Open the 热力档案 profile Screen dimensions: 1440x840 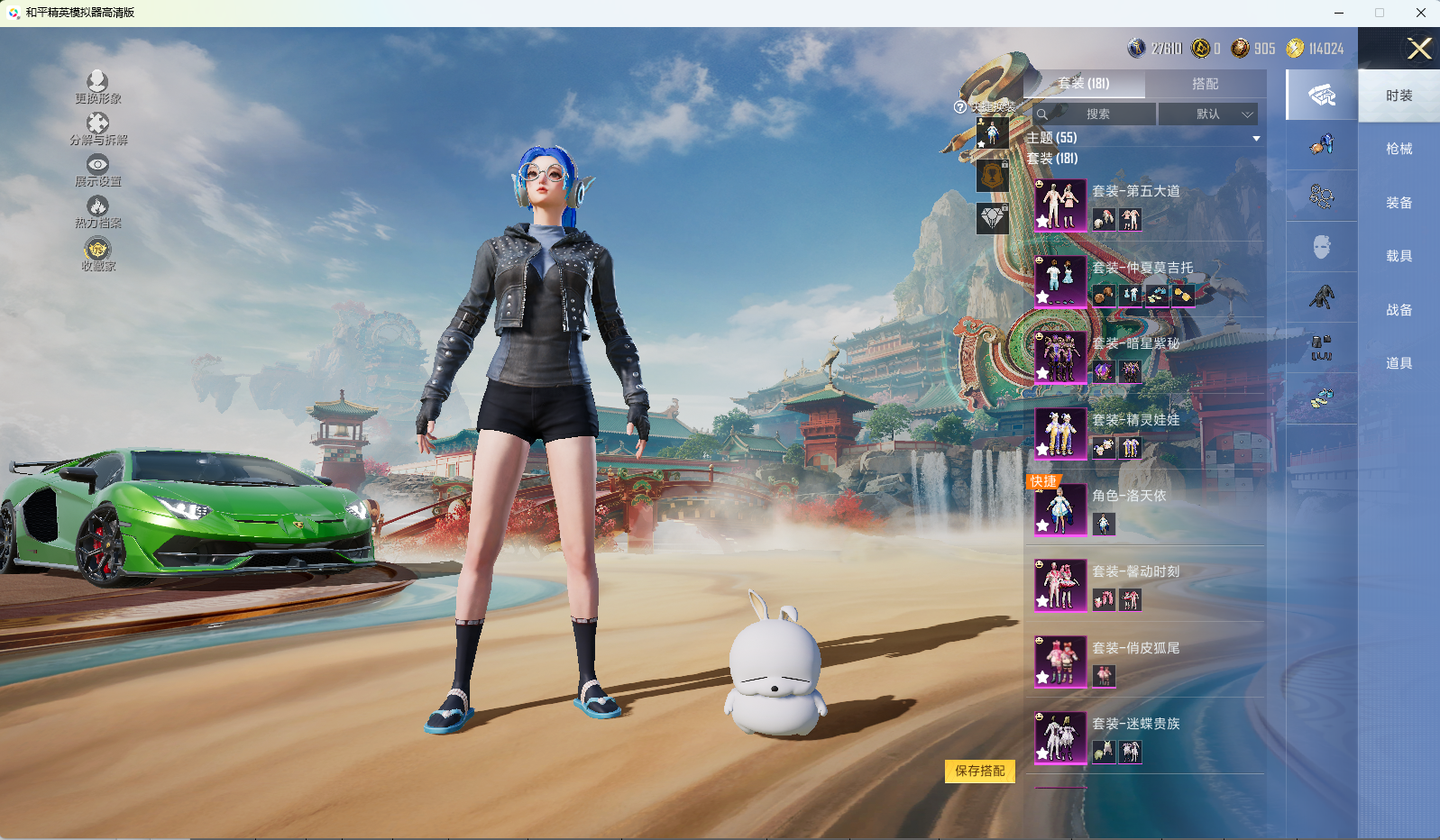97,211
